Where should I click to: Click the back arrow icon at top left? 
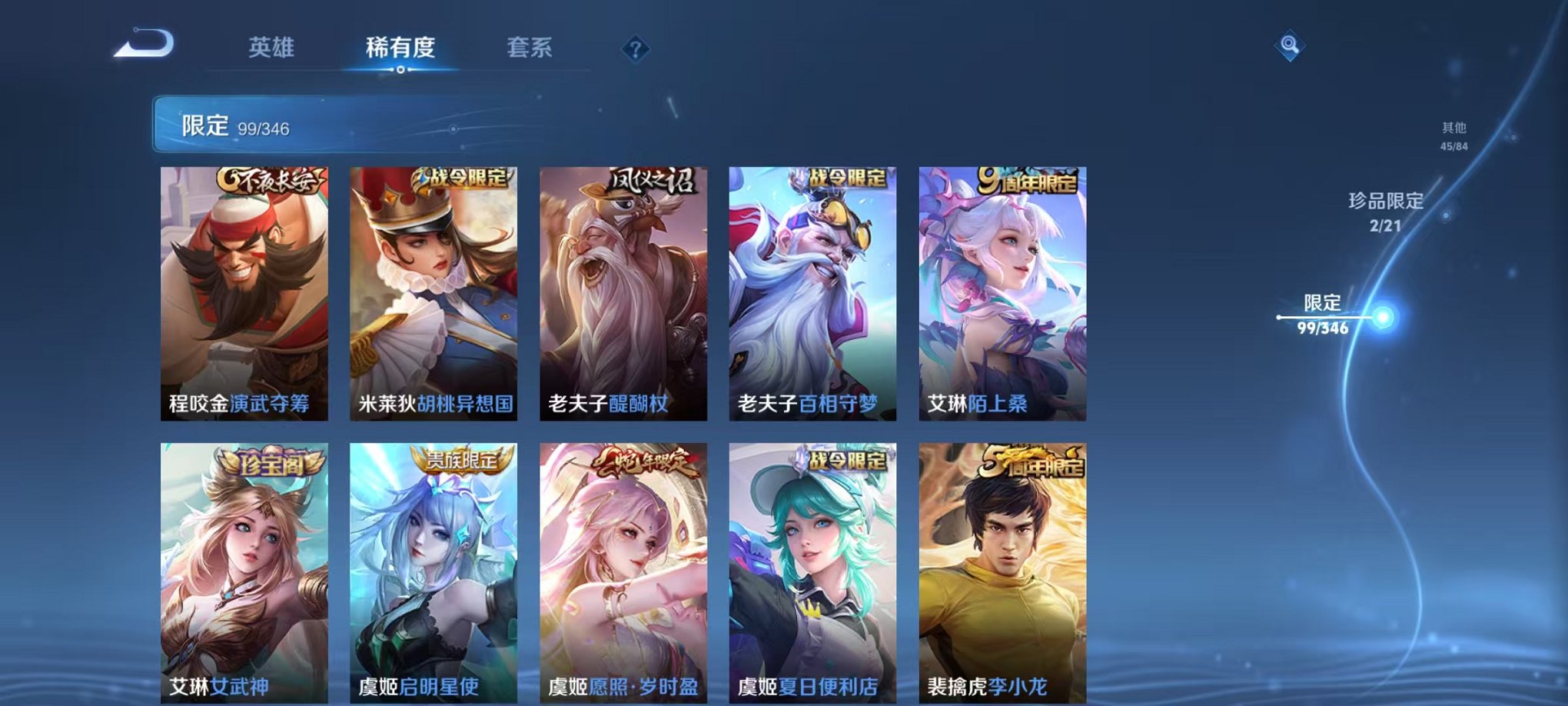pos(145,44)
